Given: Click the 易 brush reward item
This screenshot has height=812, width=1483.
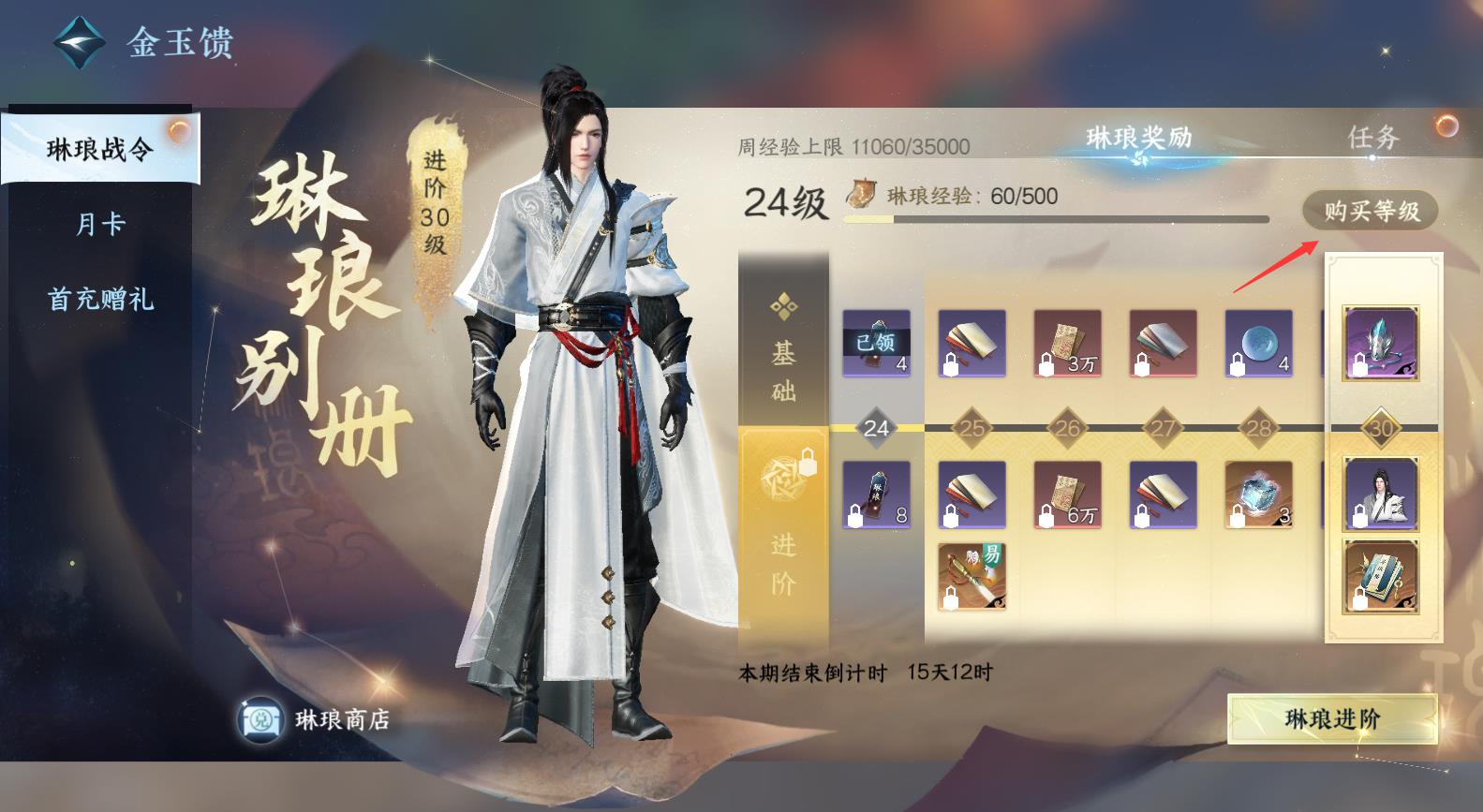Looking at the screenshot, I should tap(971, 578).
